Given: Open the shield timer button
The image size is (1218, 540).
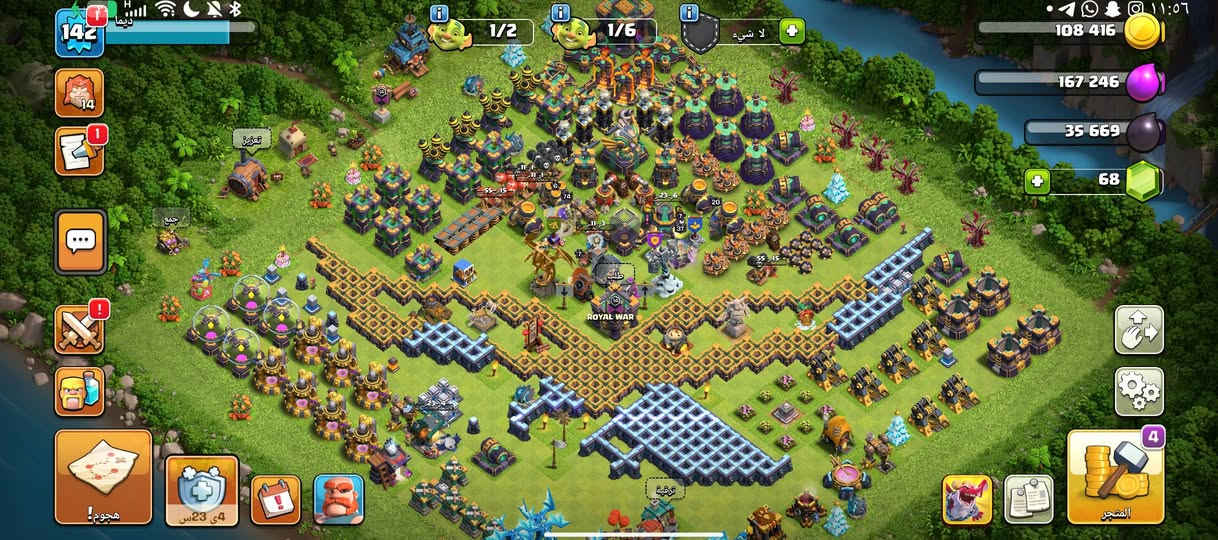Looking at the screenshot, I should click(x=202, y=489).
